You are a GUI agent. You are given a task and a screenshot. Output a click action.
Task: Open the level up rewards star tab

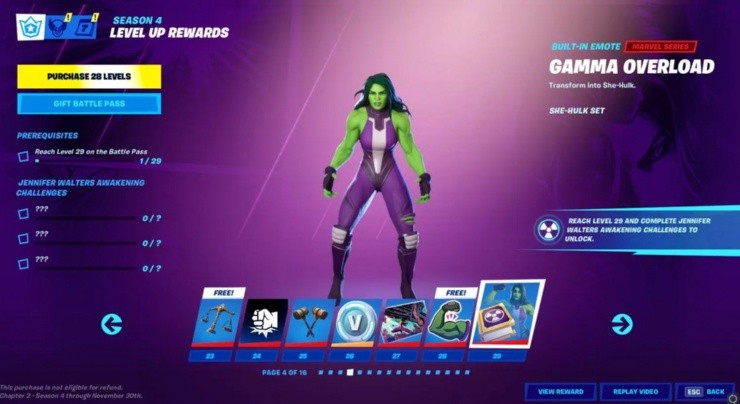pos(30,27)
